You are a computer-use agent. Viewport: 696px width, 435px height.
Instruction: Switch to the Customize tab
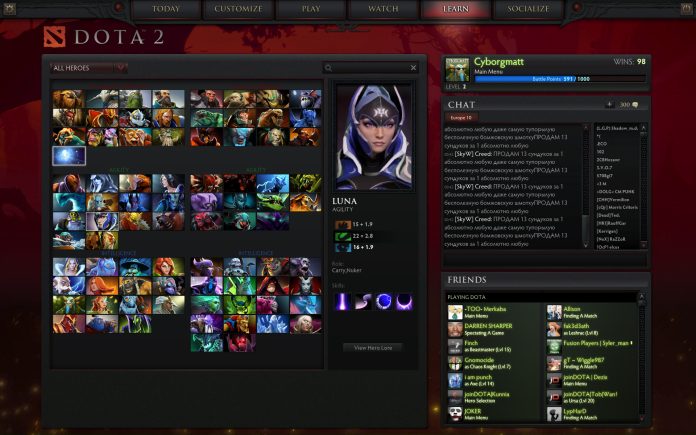(239, 9)
